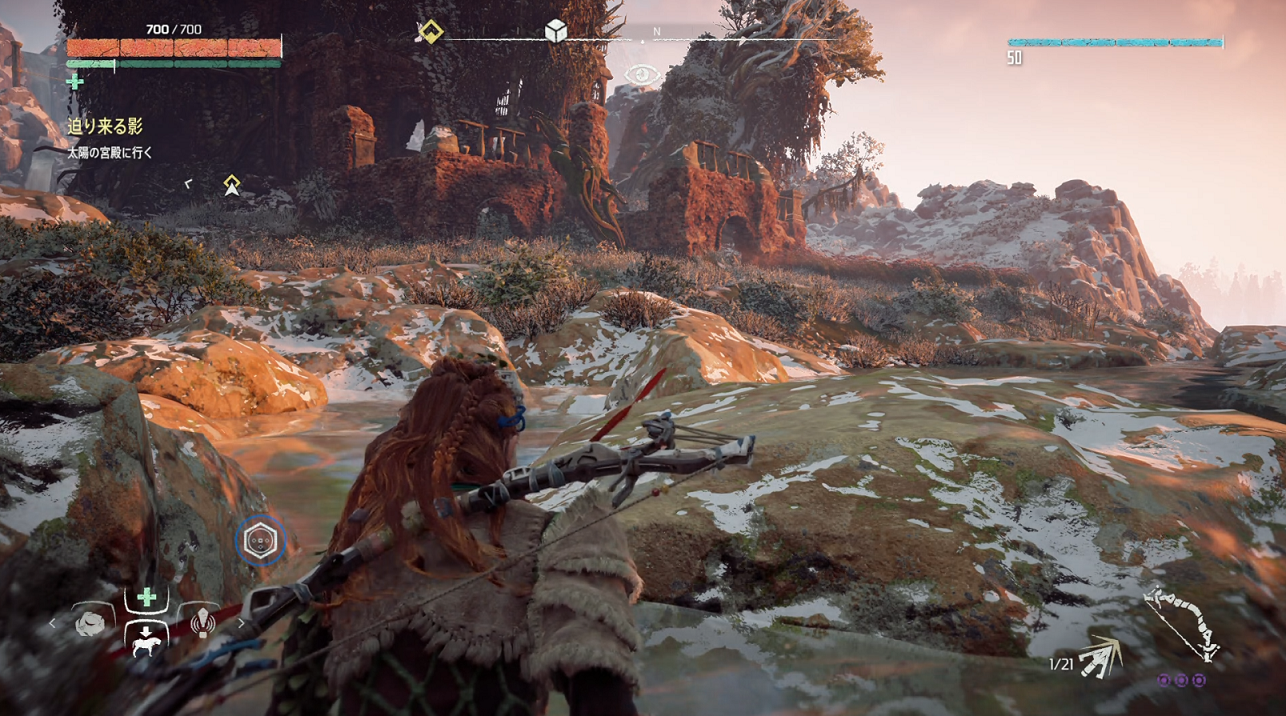Toggle the eye stealth visibility indicator
Image resolution: width=1286 pixels, height=716 pixels.
(x=641, y=74)
